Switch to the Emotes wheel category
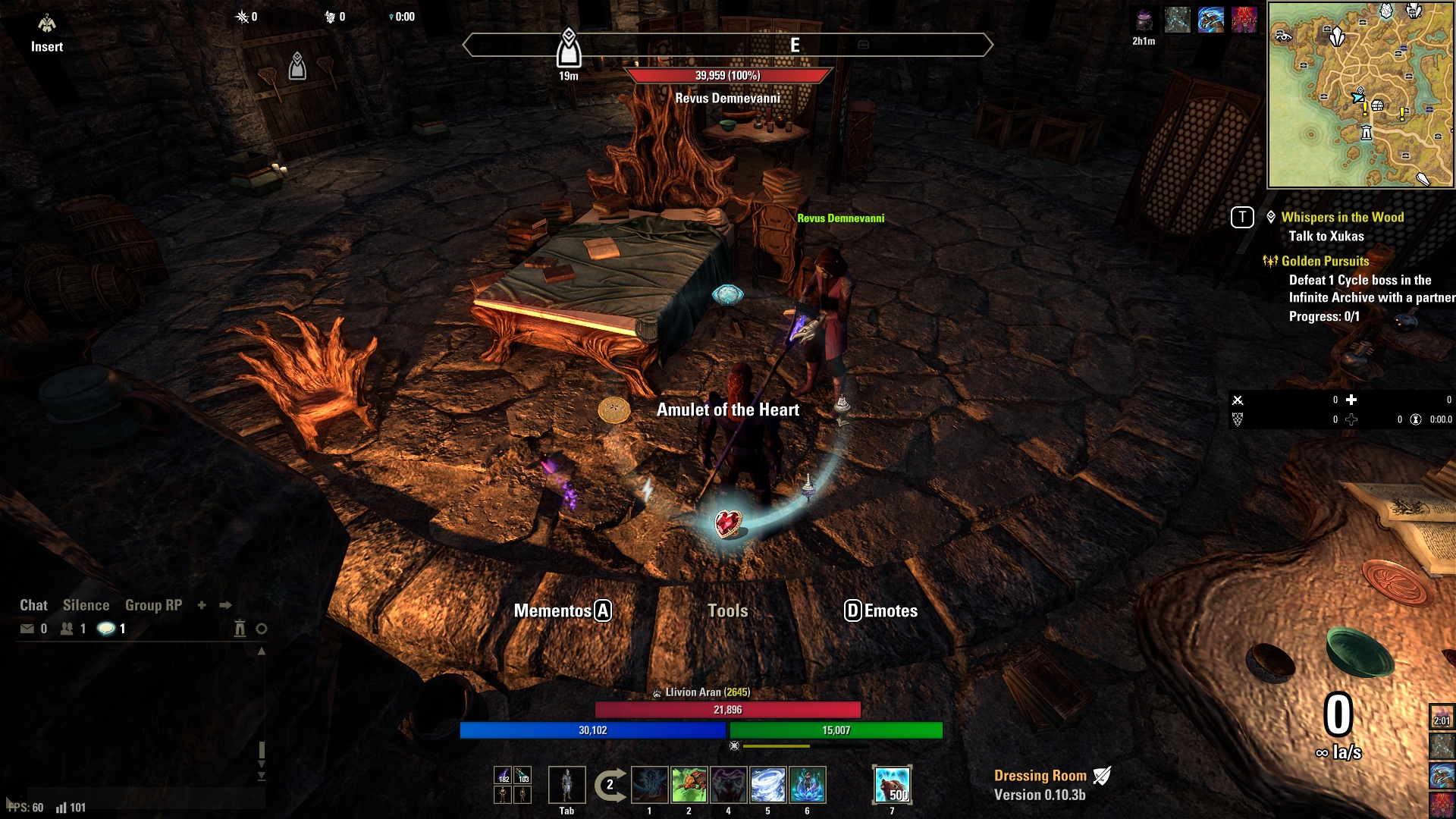Image resolution: width=1456 pixels, height=819 pixels. click(881, 610)
